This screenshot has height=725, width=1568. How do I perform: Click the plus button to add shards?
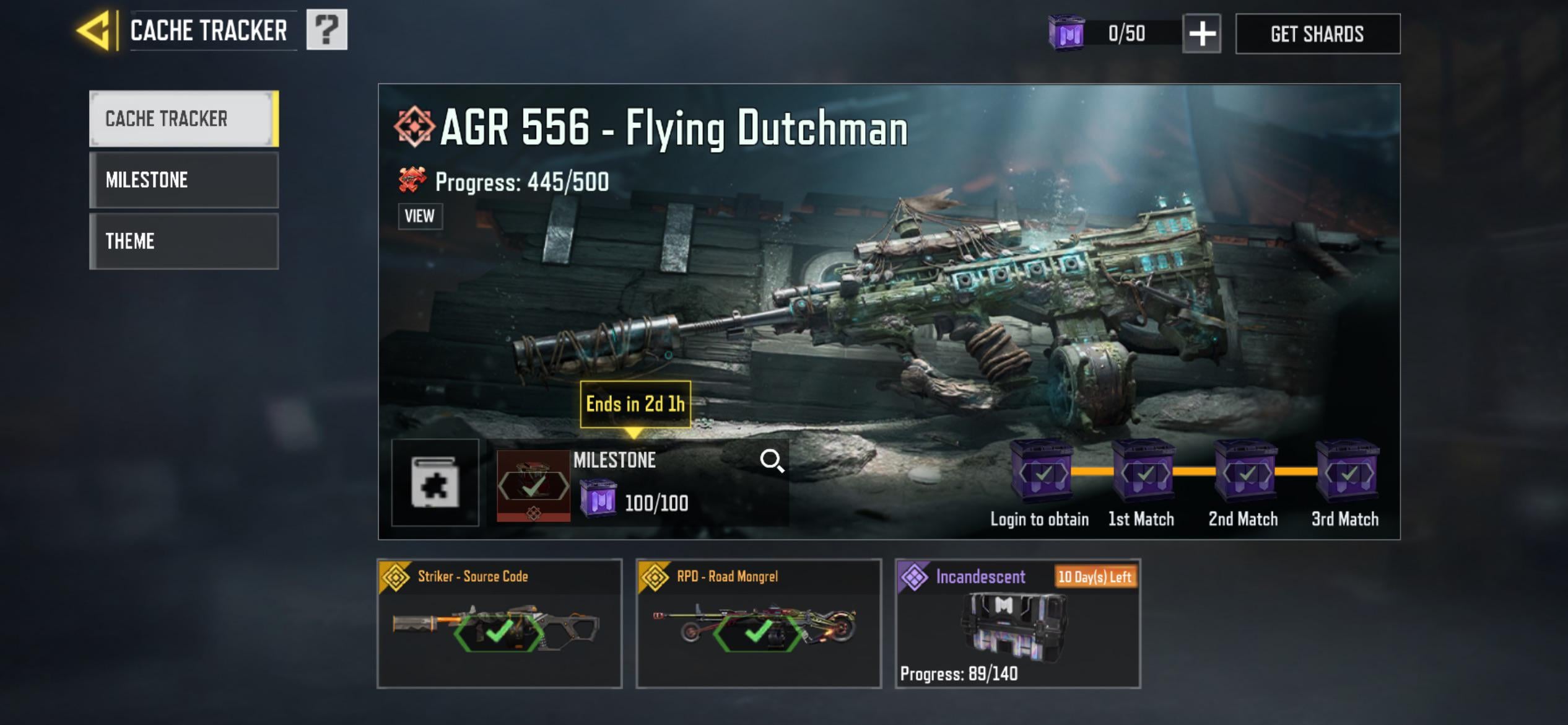(x=1201, y=33)
